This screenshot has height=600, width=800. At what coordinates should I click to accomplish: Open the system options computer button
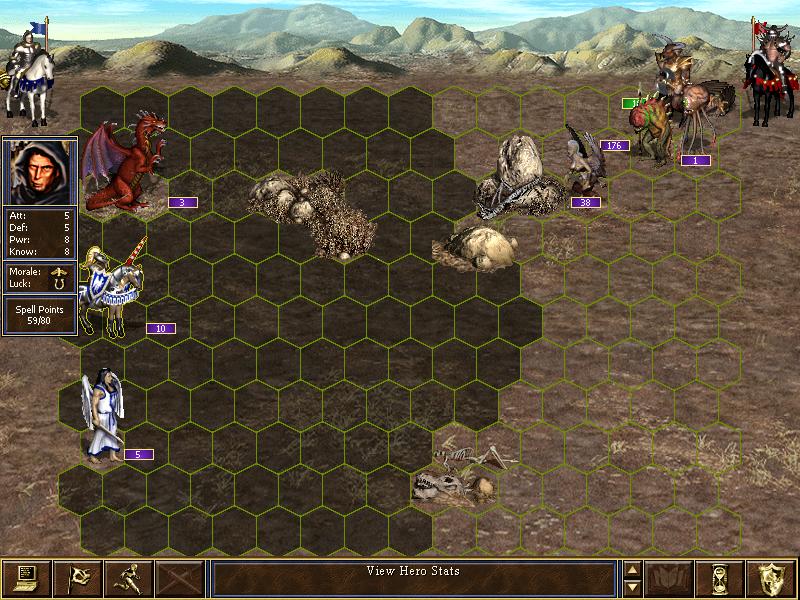click(x=26, y=578)
